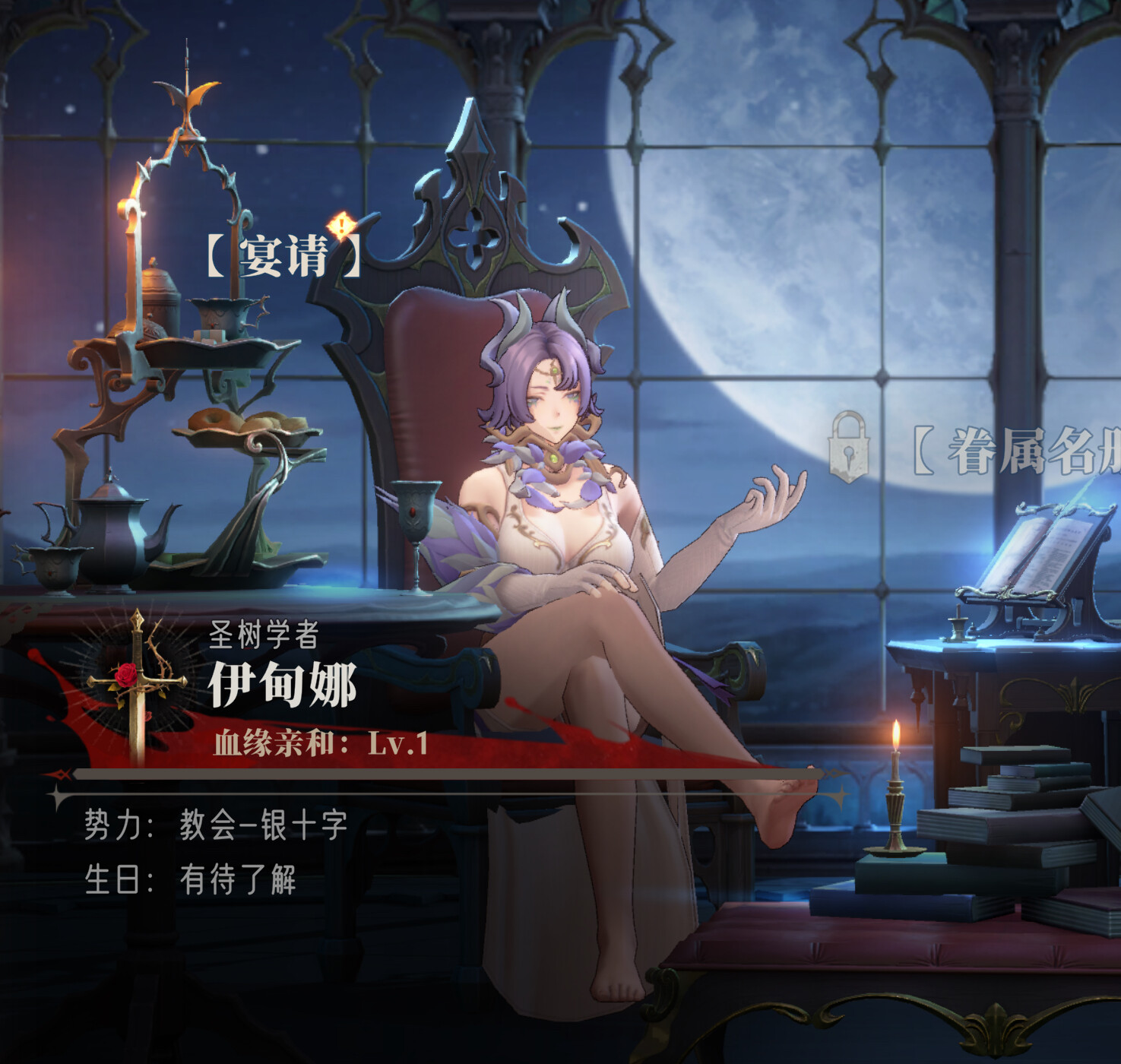Open the 血缘亲和 Lv.1 affinity bar
1121x1064 pixels.
click(320, 743)
